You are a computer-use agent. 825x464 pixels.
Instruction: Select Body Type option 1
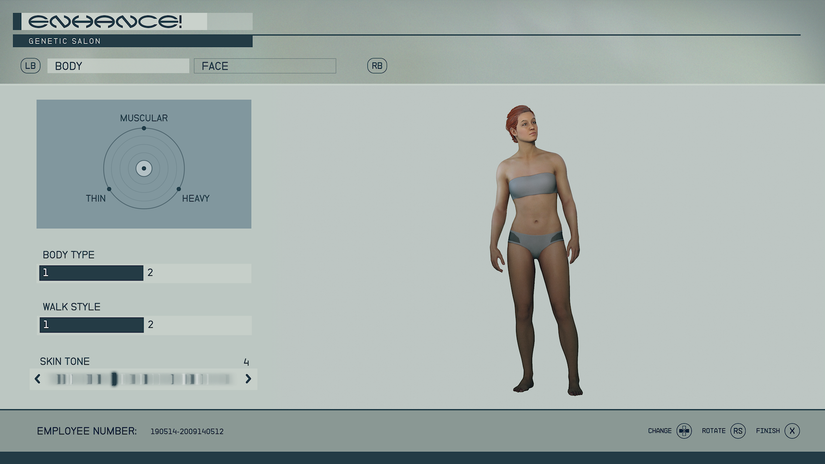[x=92, y=273]
